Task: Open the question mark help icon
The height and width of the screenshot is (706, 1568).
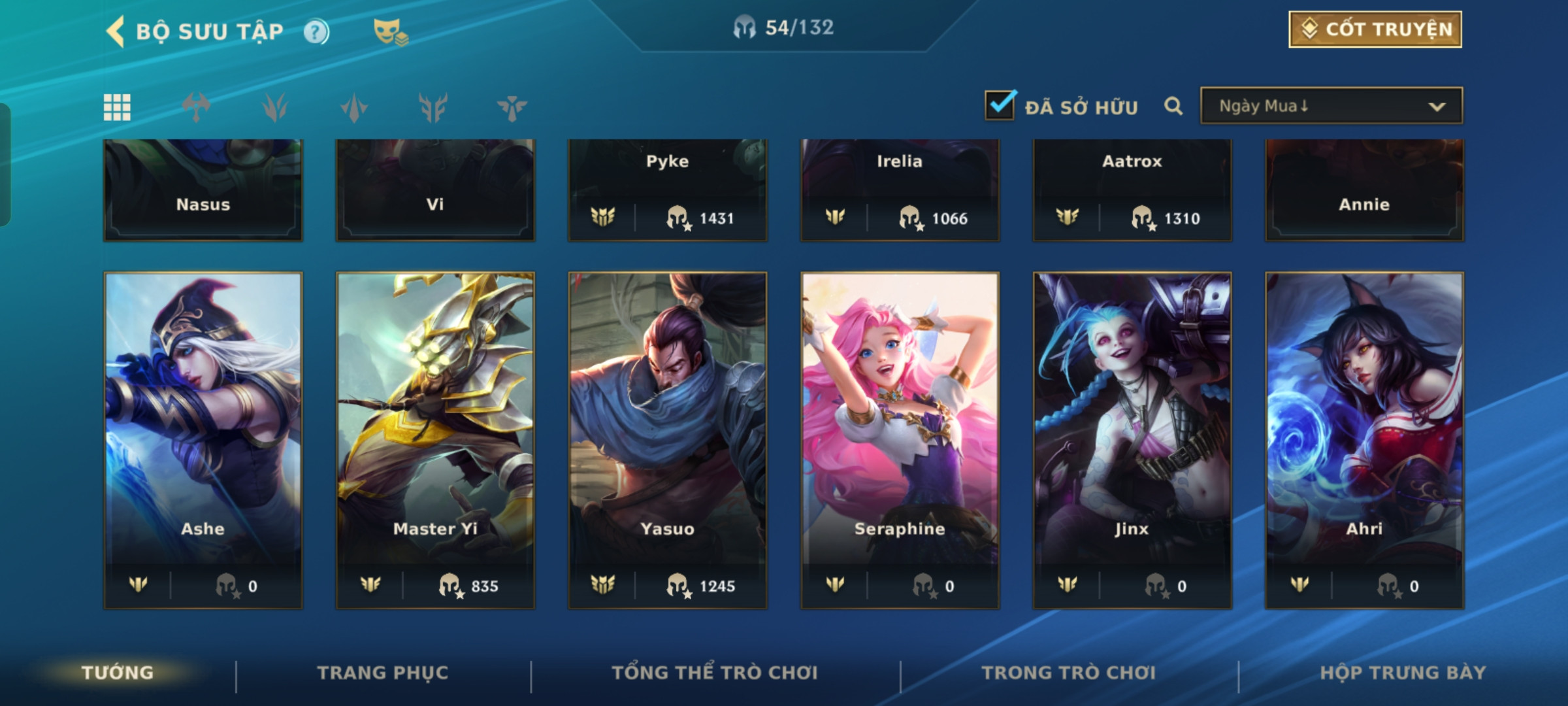Action: (316, 31)
